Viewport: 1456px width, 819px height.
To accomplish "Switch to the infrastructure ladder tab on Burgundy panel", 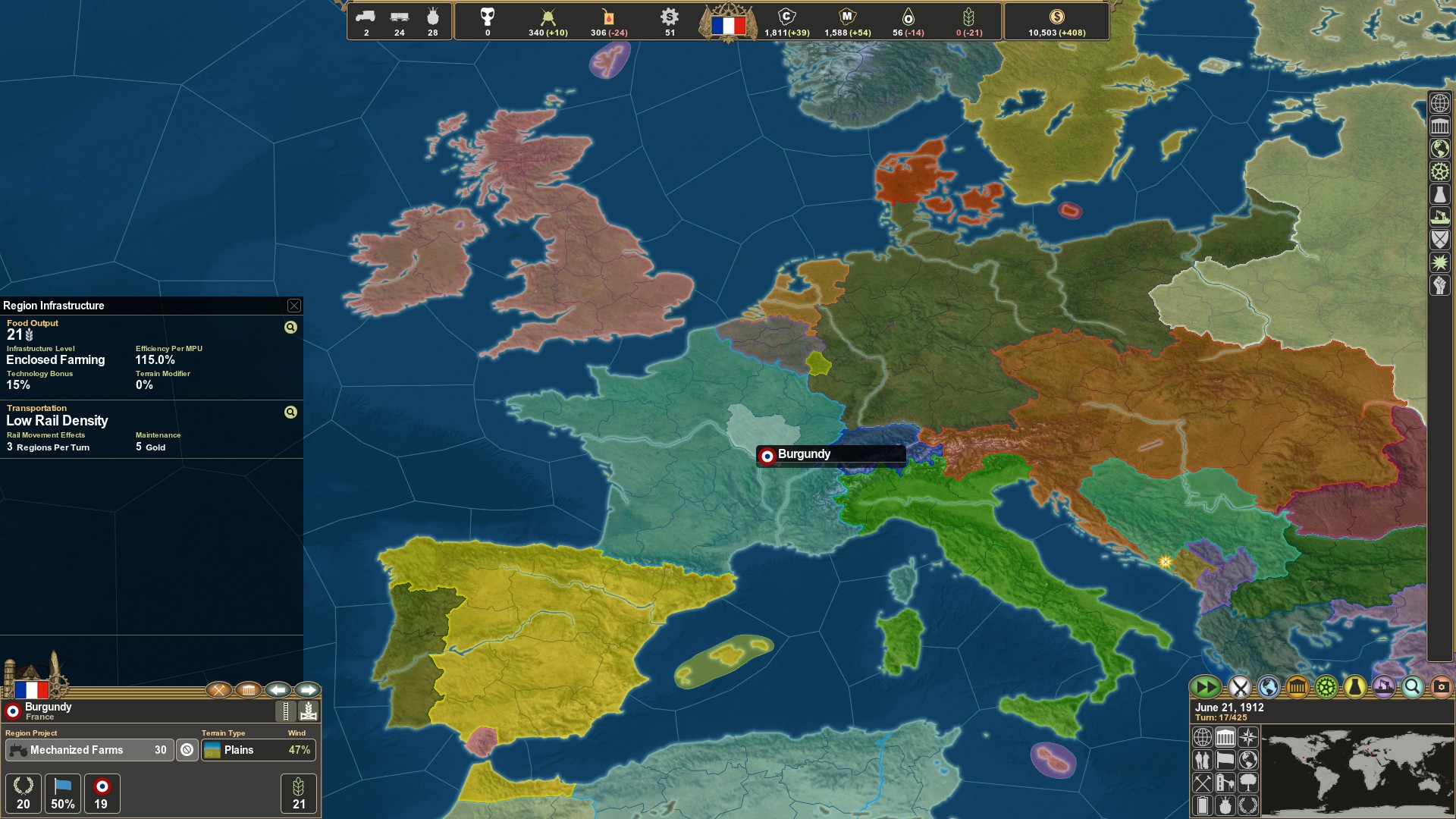I will pos(285,711).
